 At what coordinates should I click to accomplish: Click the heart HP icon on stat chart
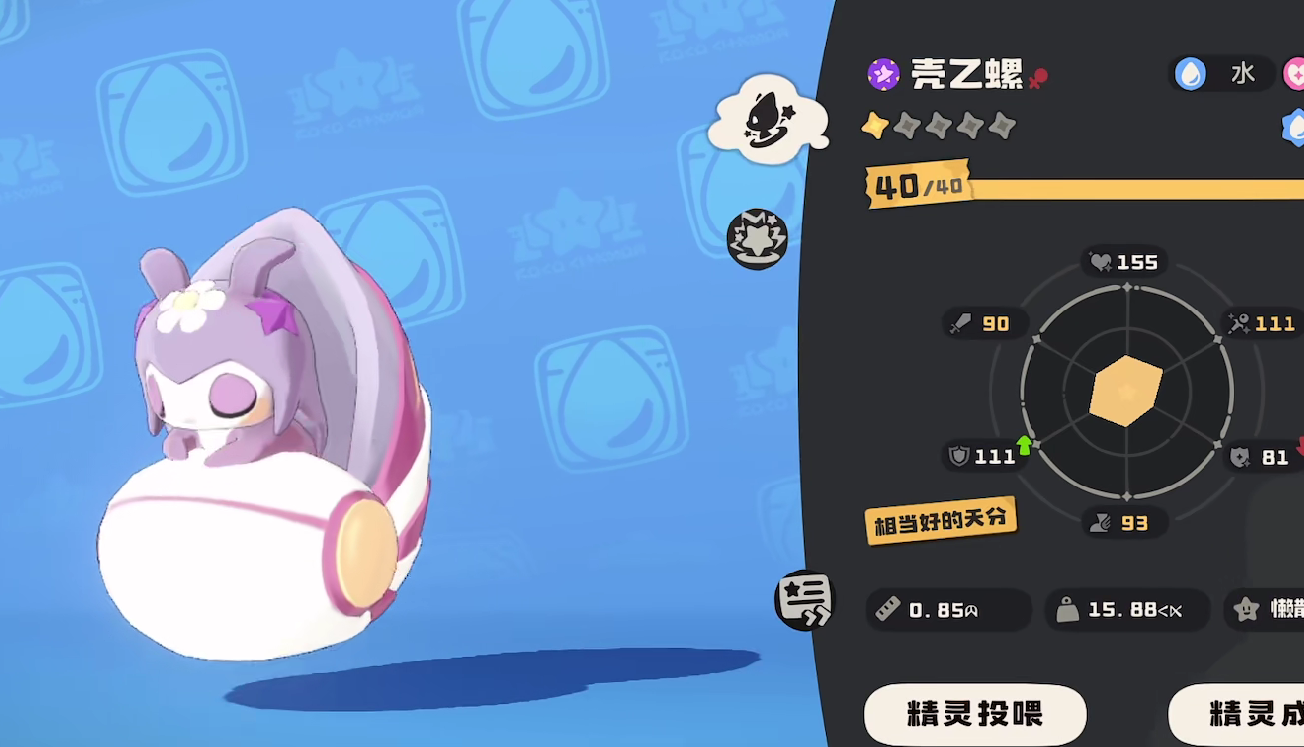tap(1101, 261)
